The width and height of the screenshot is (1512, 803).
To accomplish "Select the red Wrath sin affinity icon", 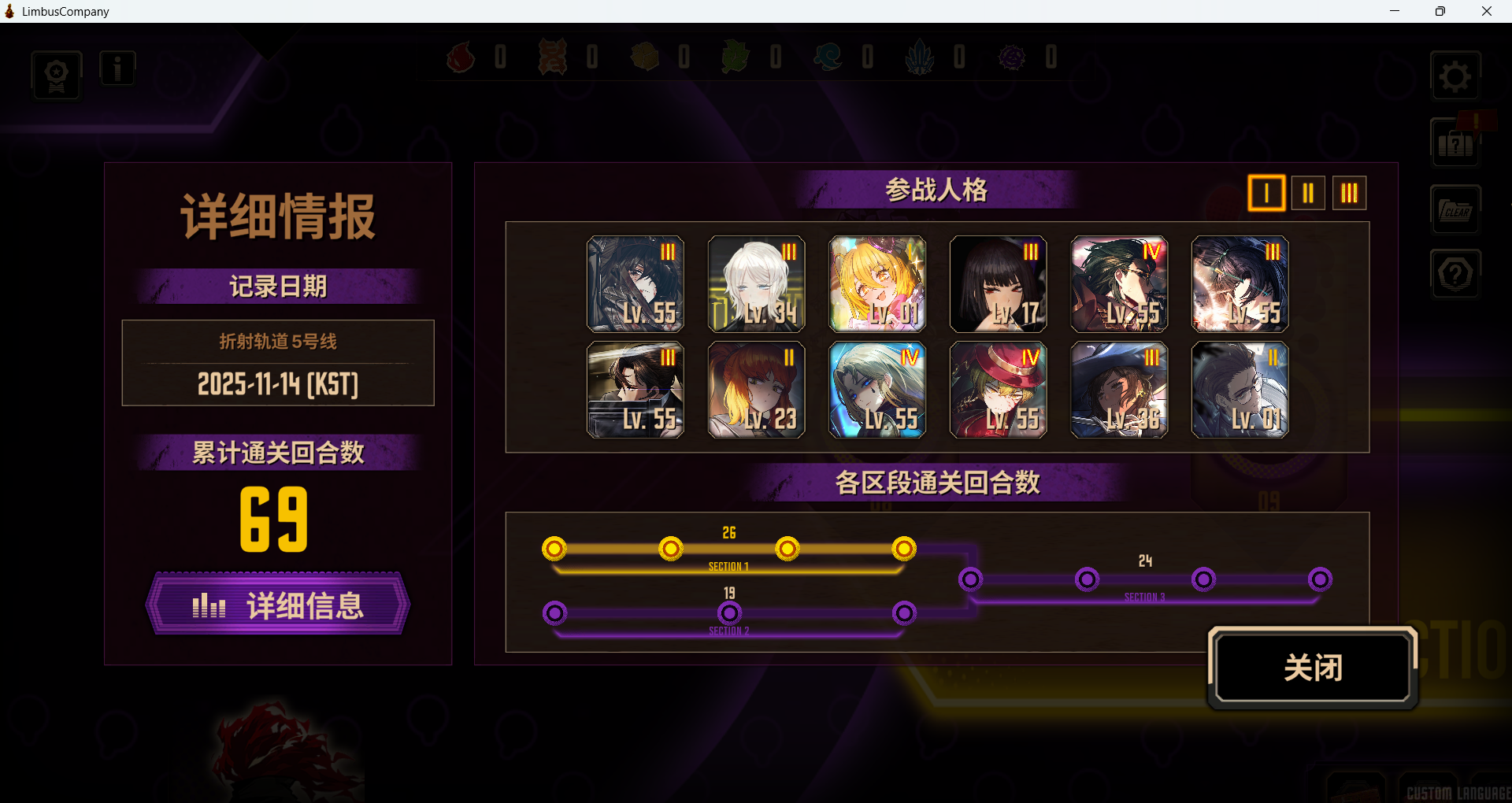I will [461, 56].
